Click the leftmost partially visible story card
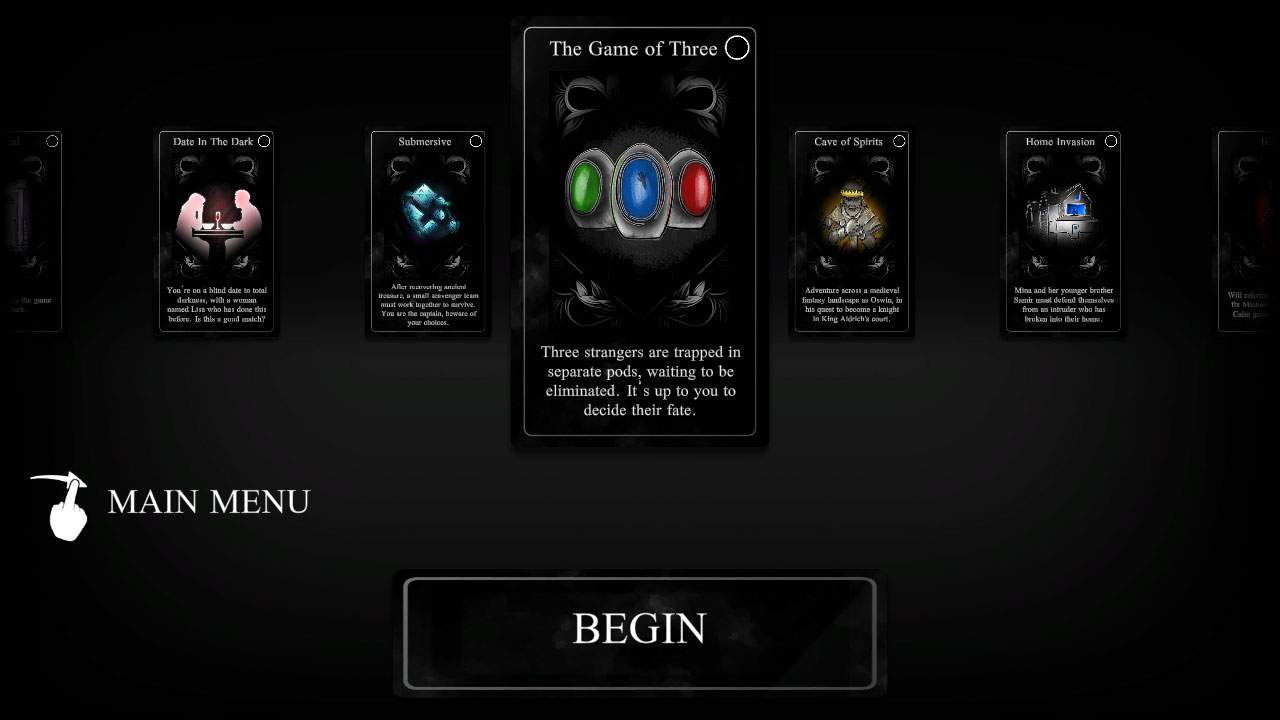The height and width of the screenshot is (720, 1280). point(30,230)
